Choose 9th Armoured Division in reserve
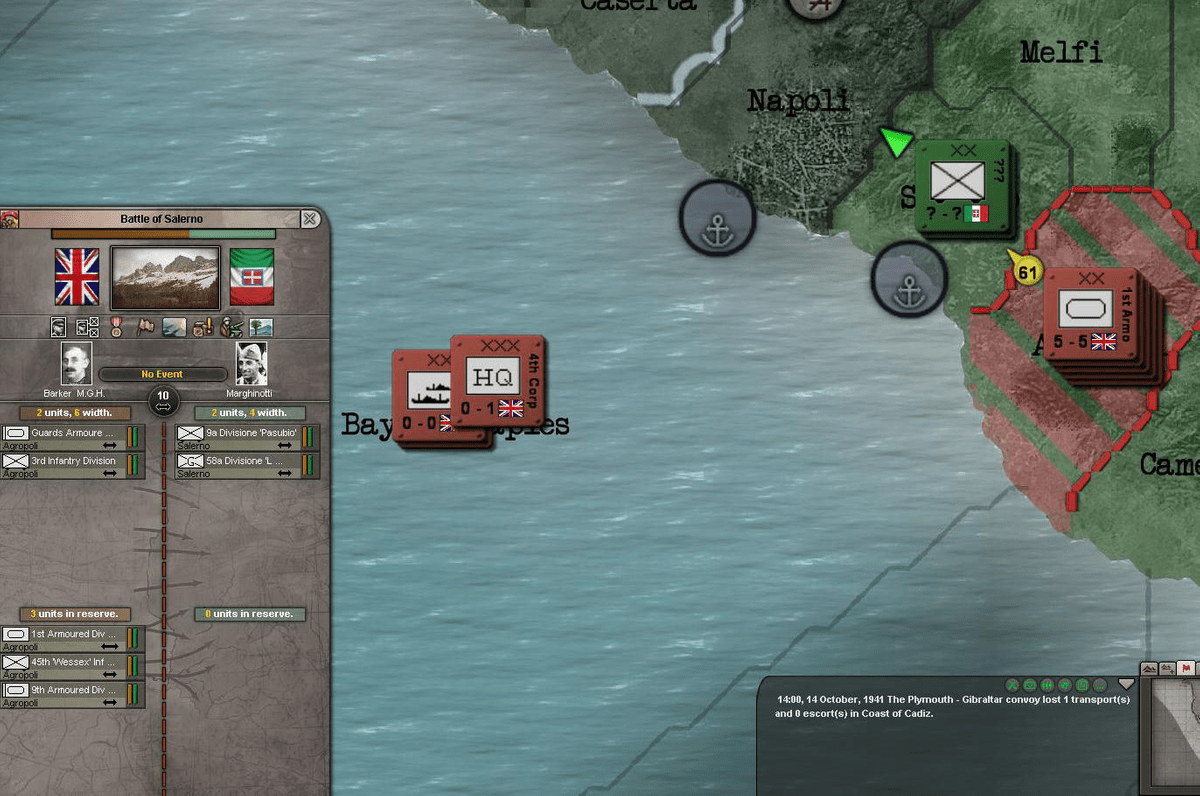This screenshot has width=1200, height=796. click(73, 694)
